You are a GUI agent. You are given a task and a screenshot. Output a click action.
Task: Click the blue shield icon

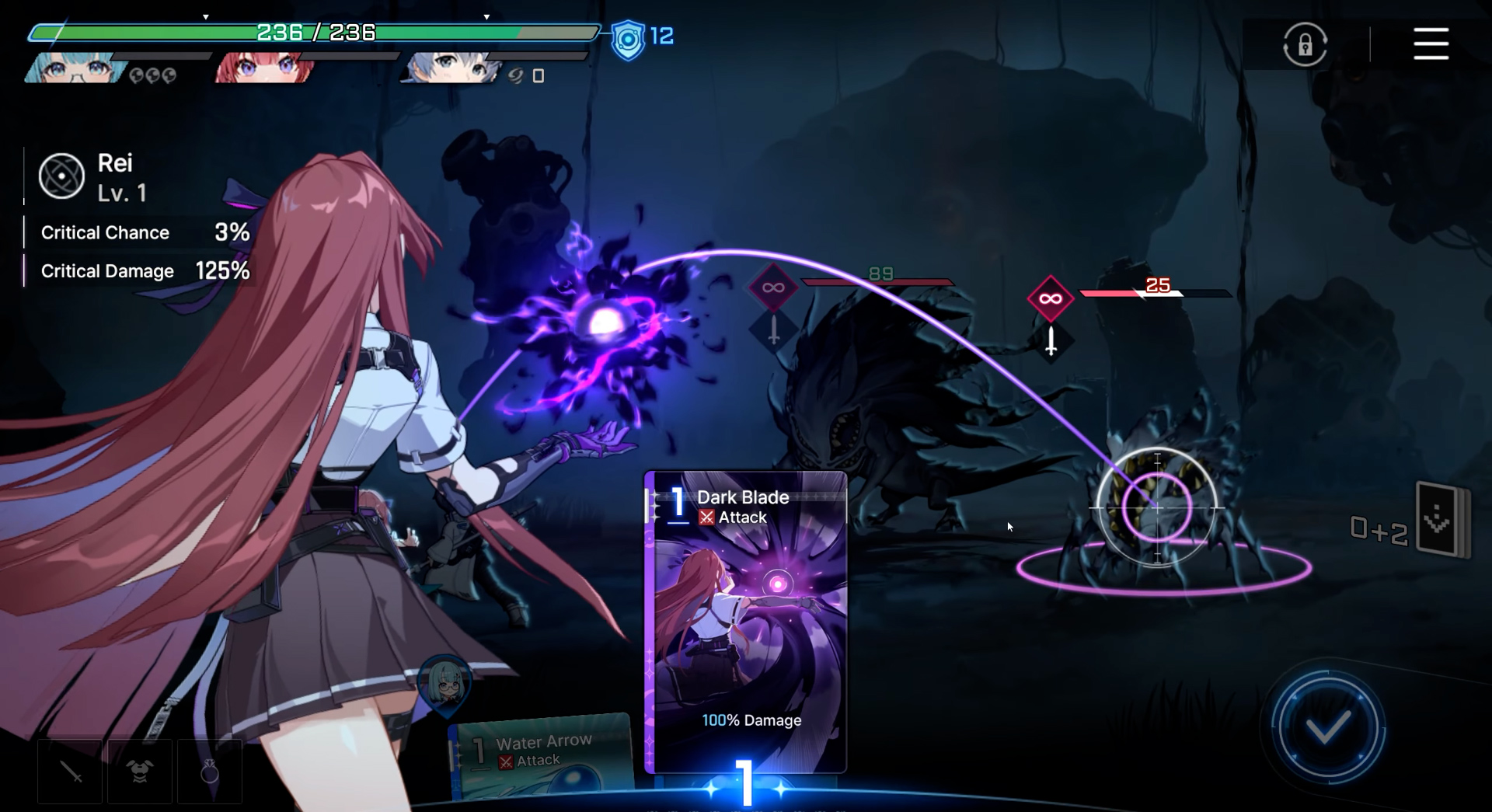pyautogui.click(x=628, y=39)
